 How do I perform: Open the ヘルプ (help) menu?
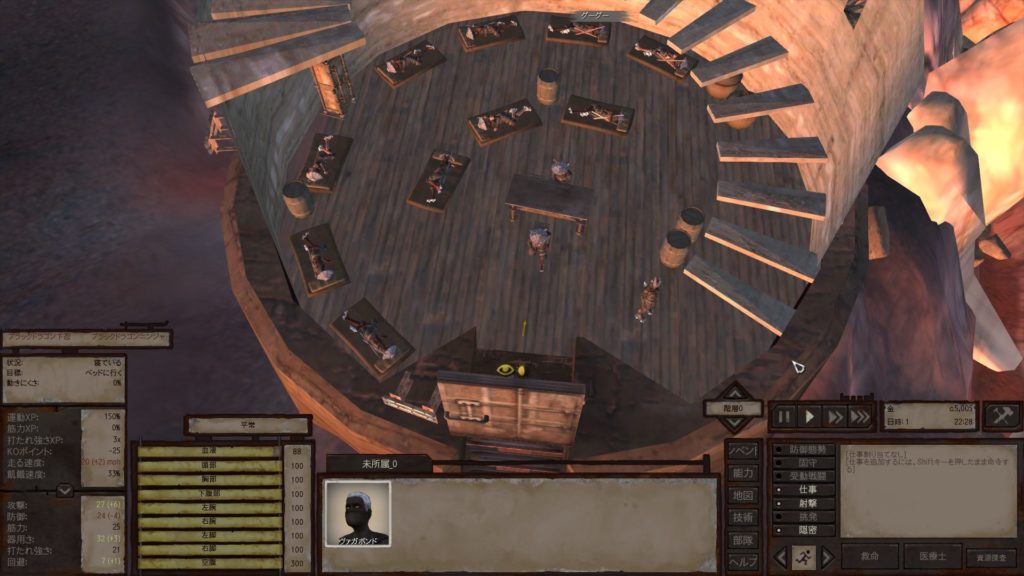(742, 561)
